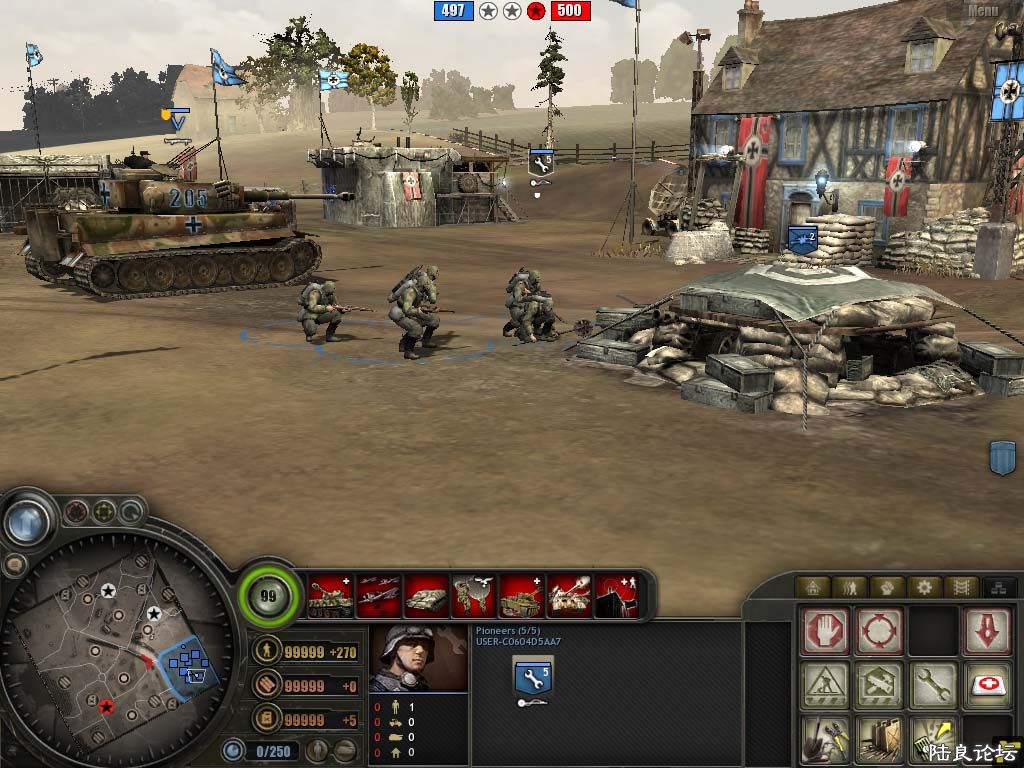Click the blue up-arrow tactical map button
1024x768 pixels.
tap(28, 521)
